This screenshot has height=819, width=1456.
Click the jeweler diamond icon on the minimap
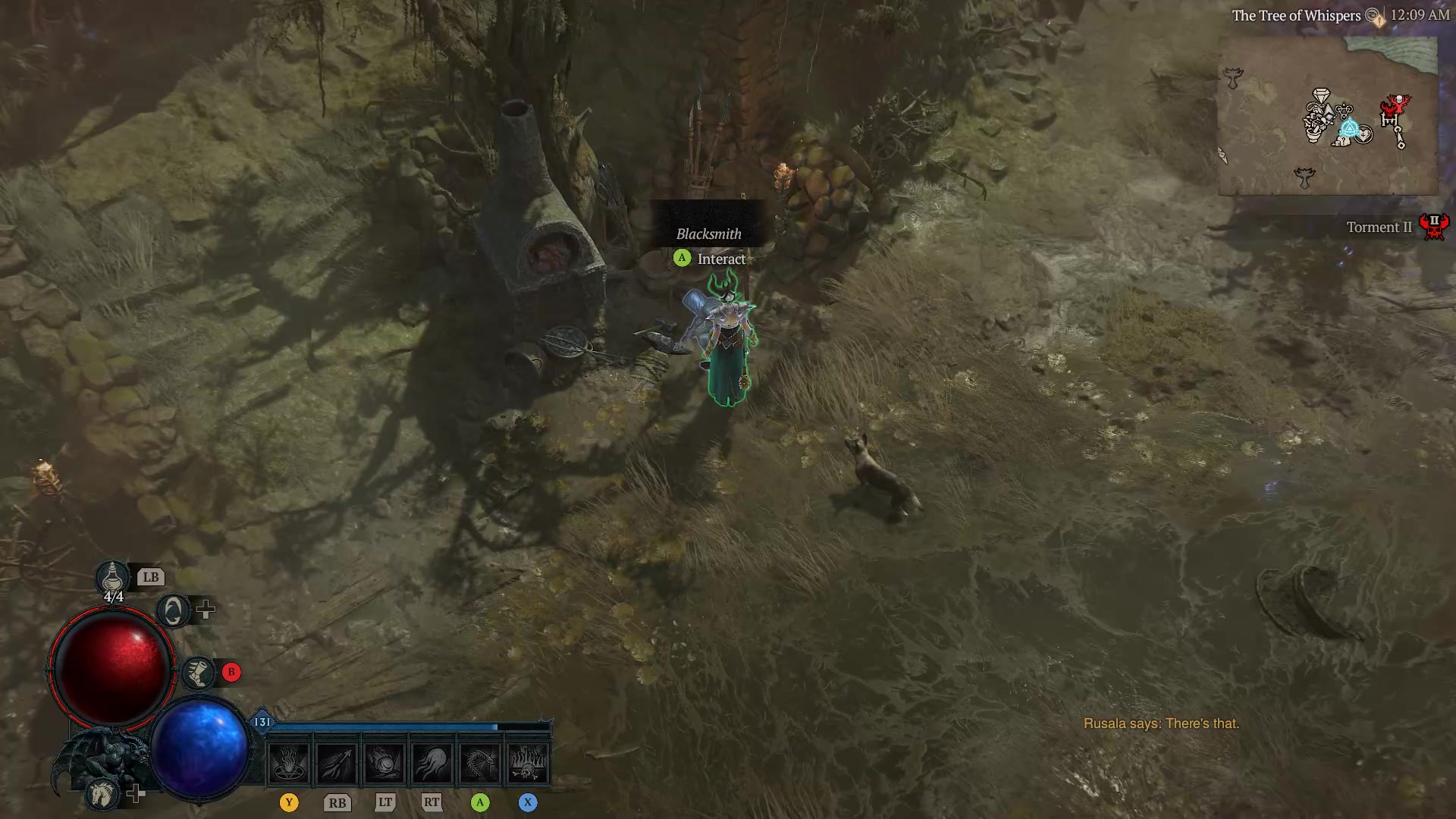[1321, 96]
